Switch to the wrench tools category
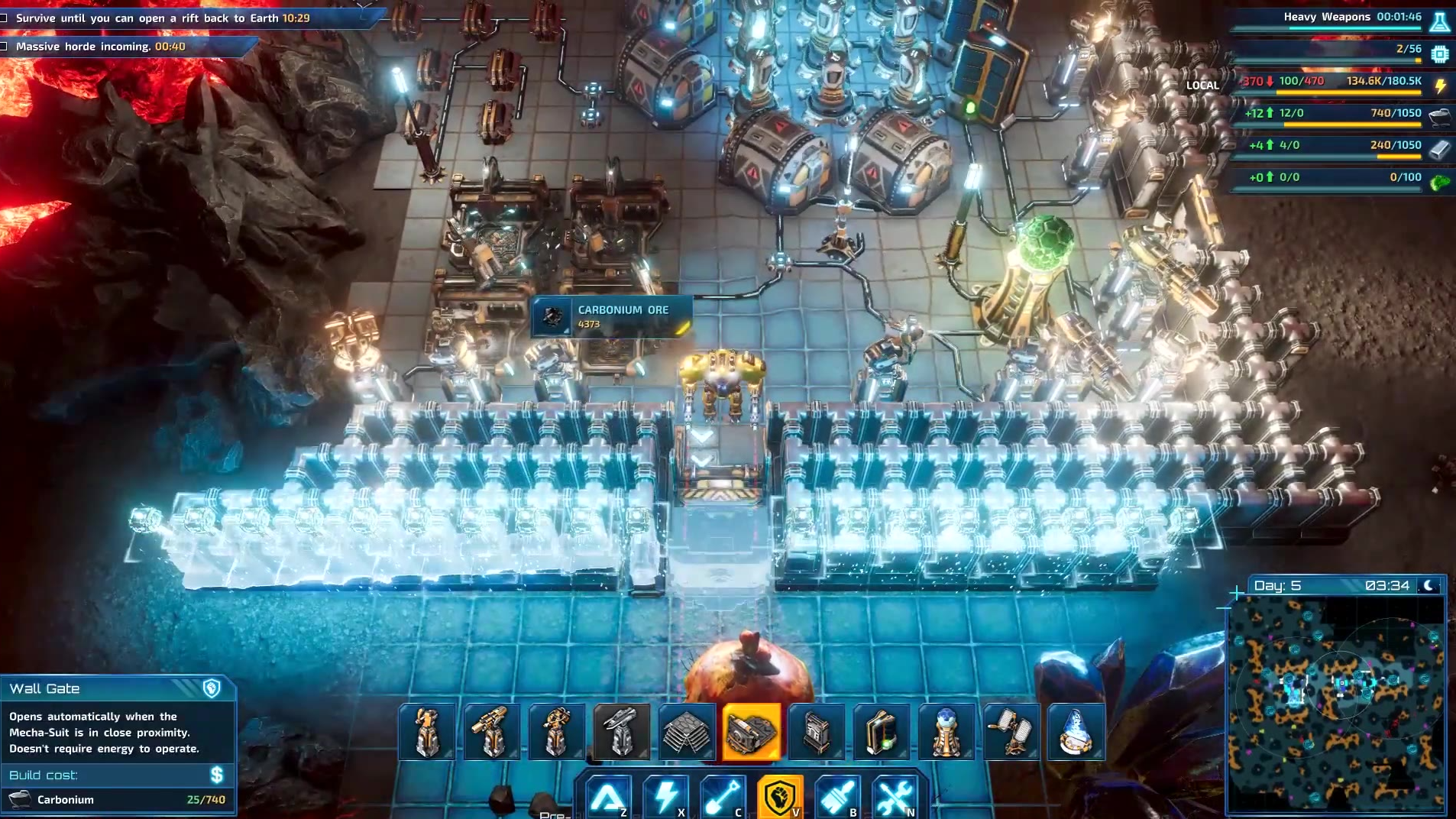The width and height of the screenshot is (1456, 819). pyautogui.click(x=895, y=798)
